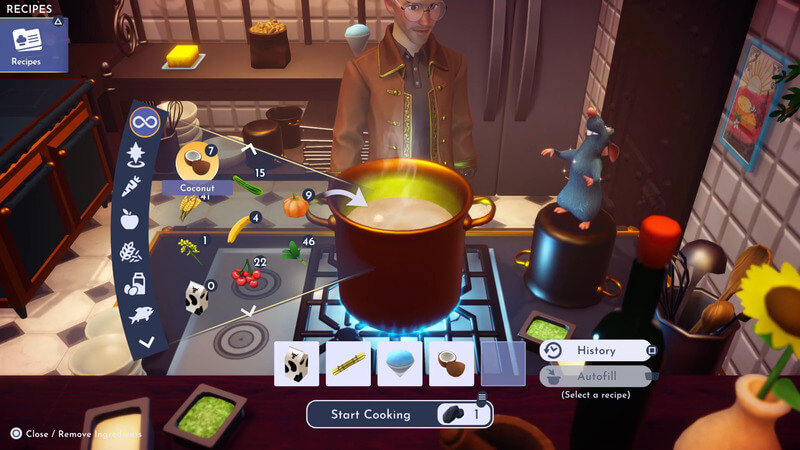This screenshot has height=450, width=800.
Task: Switch to the milk and eggs filter
Action: coord(134,284)
